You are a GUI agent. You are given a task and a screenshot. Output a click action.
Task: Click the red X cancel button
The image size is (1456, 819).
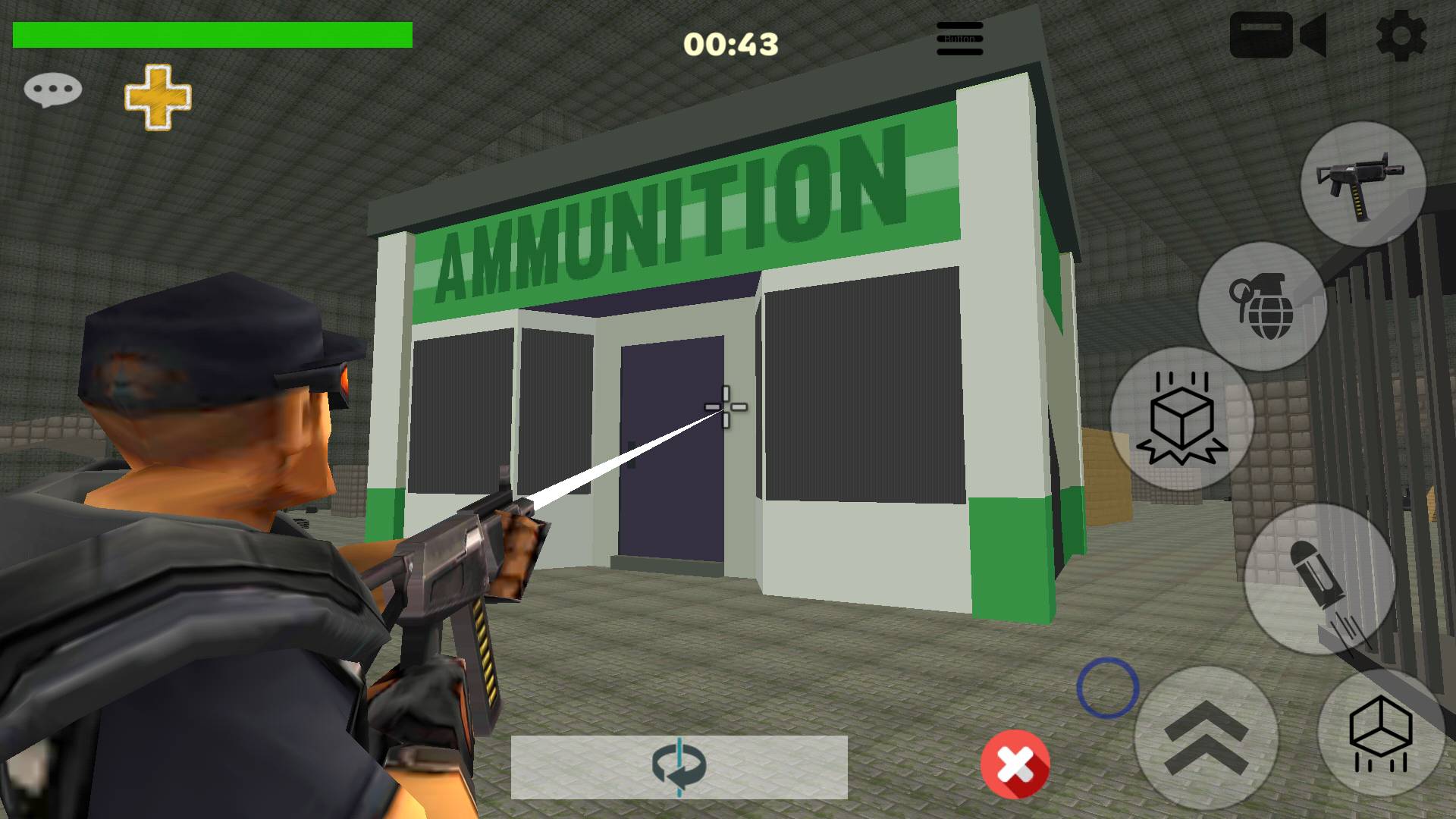pos(1015,765)
